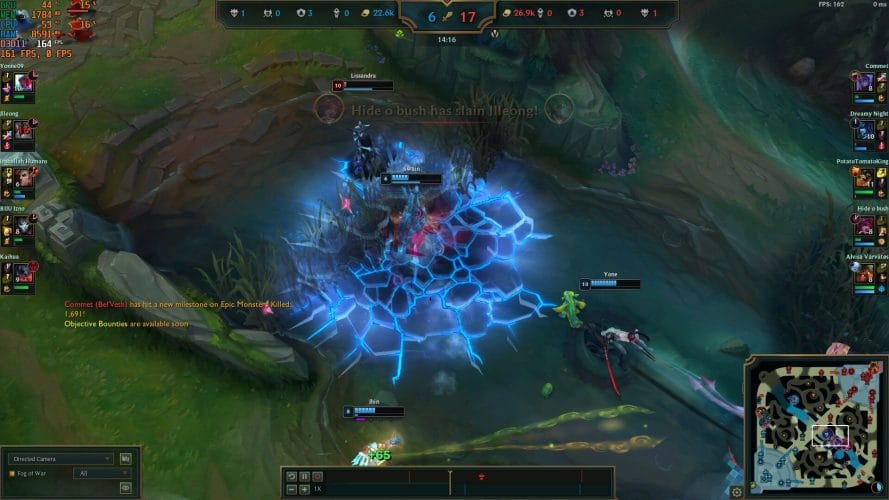Select PotatoTomatoKing's champion portrait
This screenshot has height=500, width=889.
[864, 177]
